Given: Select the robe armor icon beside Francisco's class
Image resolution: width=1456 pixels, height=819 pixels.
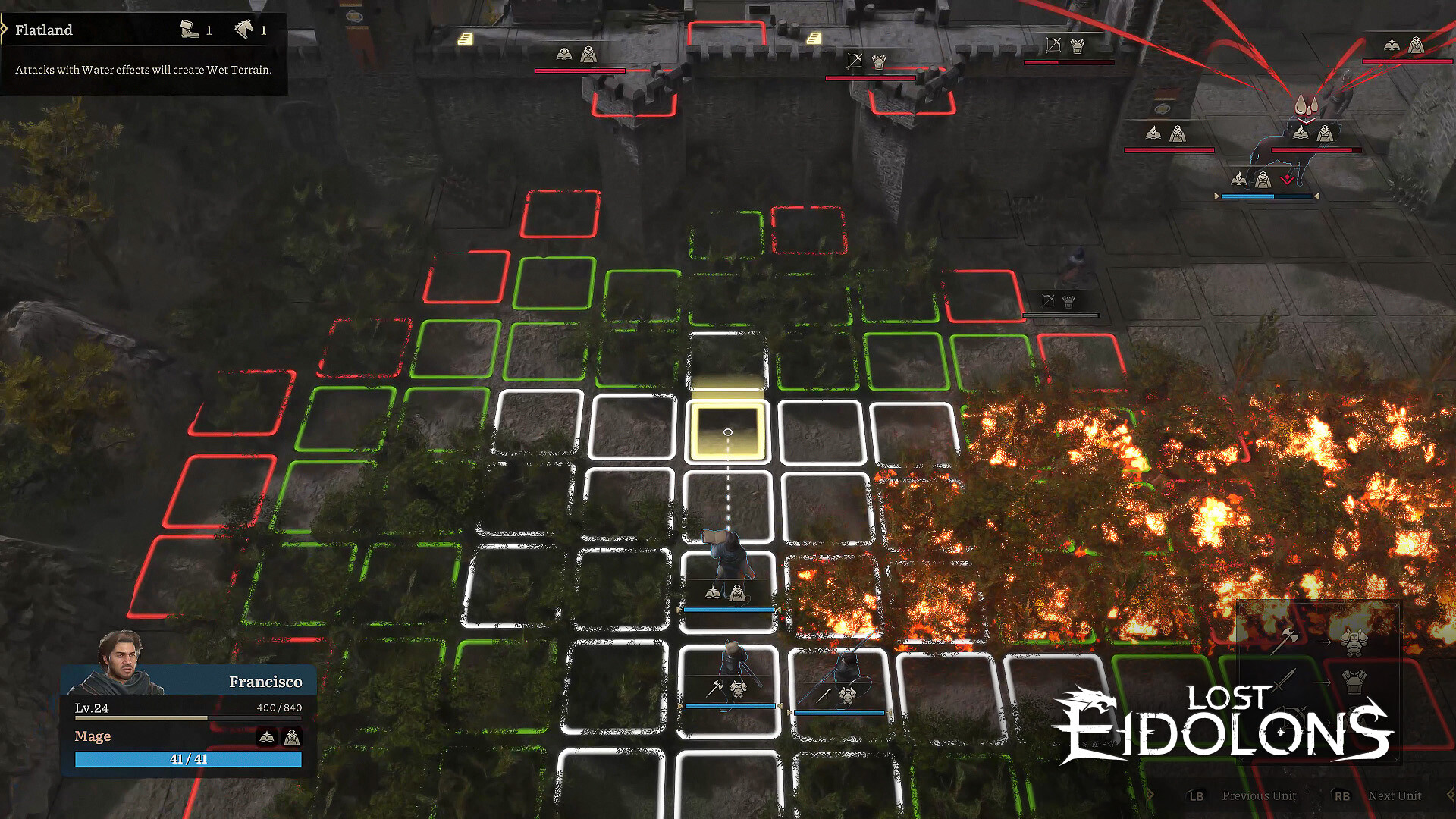Looking at the screenshot, I should pyautogui.click(x=290, y=736).
